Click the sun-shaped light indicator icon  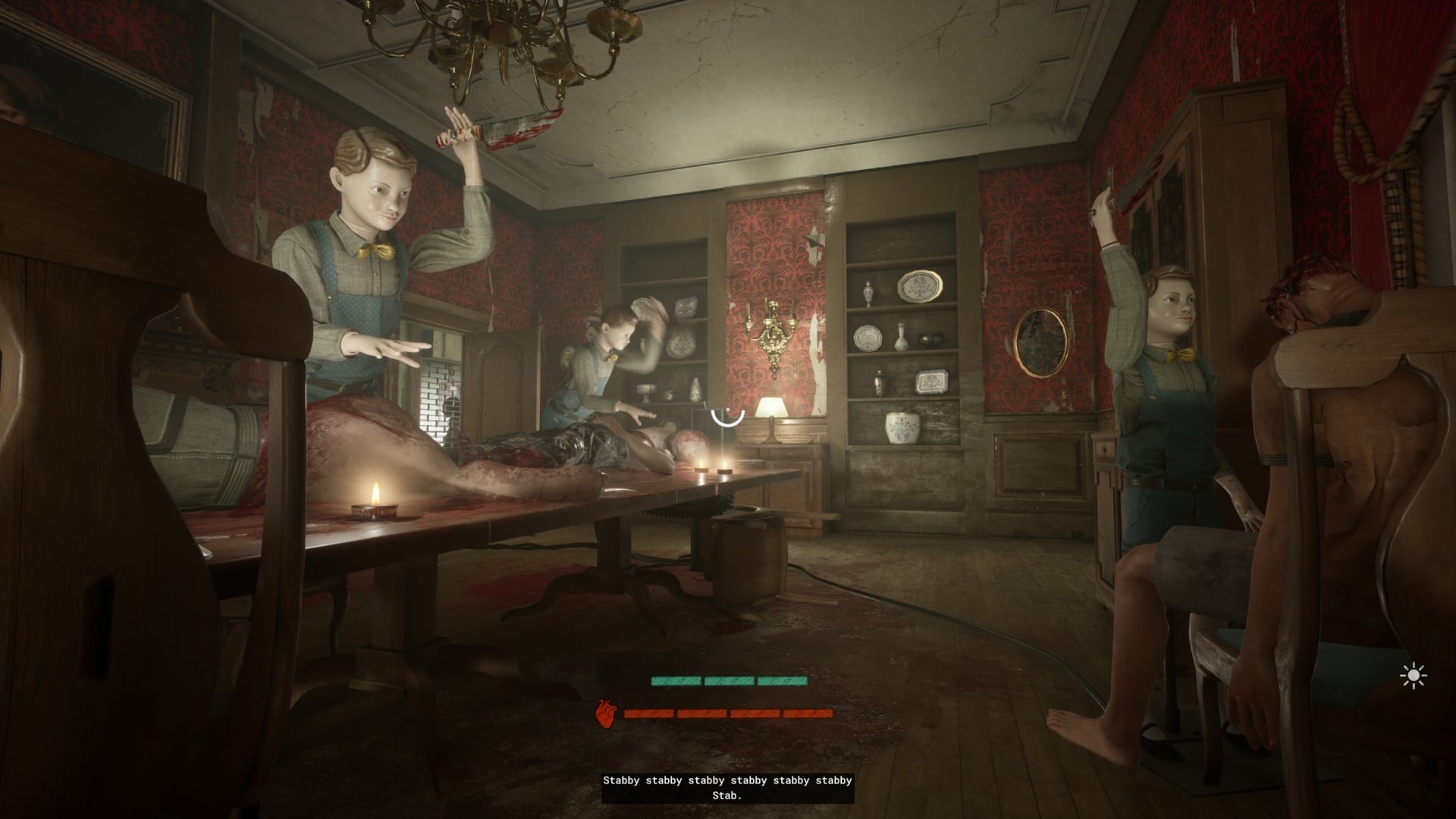(x=1414, y=676)
